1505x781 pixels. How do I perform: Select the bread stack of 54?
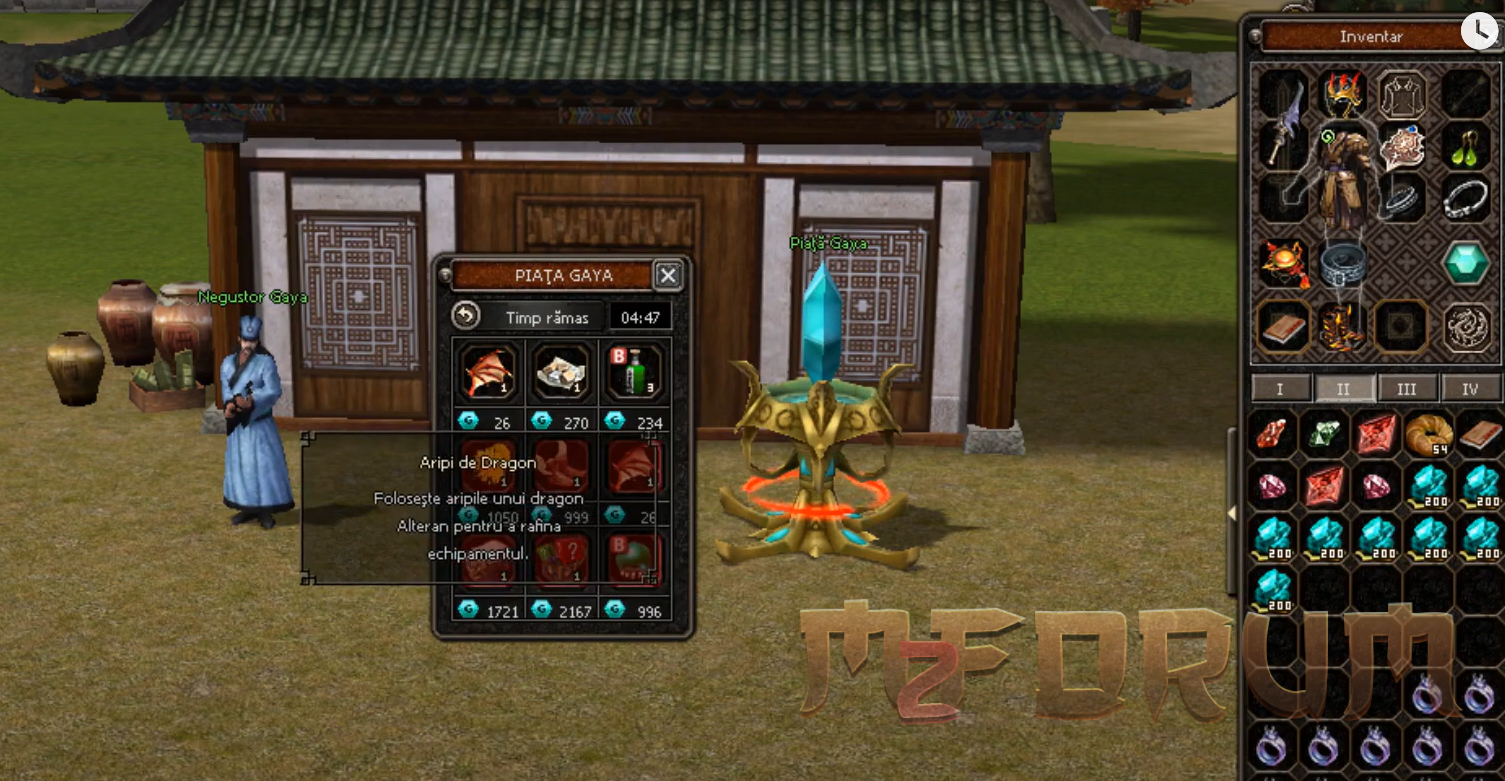(1428, 434)
